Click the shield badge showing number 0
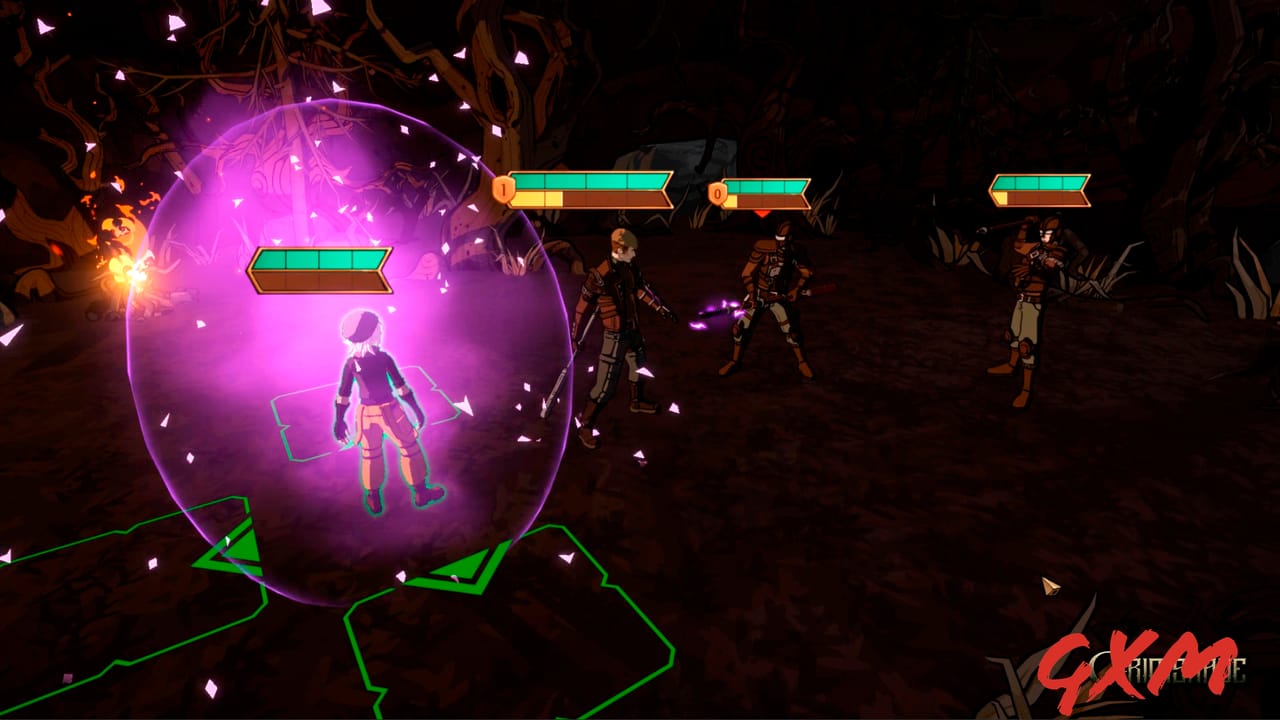Image resolution: width=1280 pixels, height=720 pixels. pos(717,195)
